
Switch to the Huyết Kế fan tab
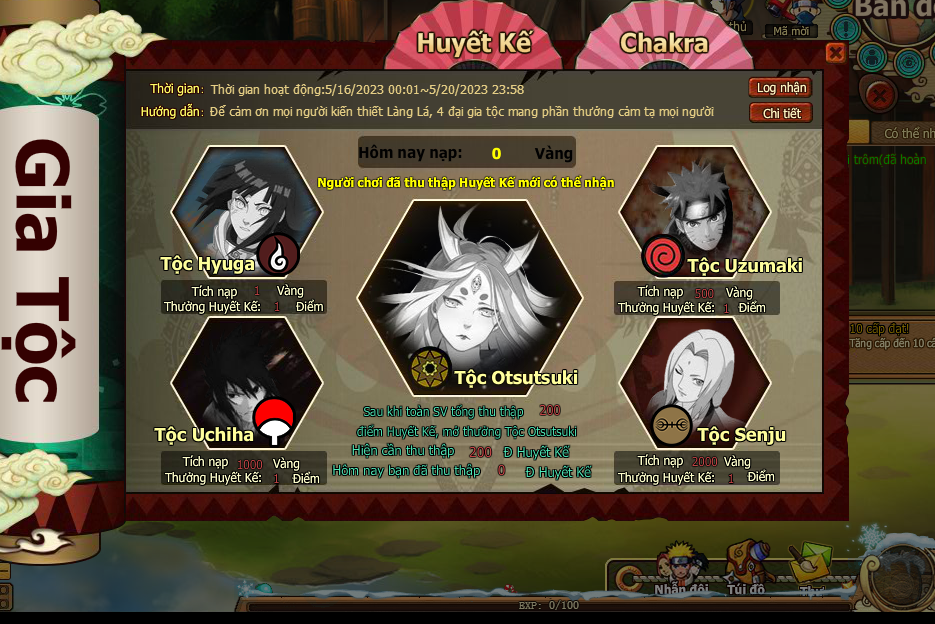473,44
